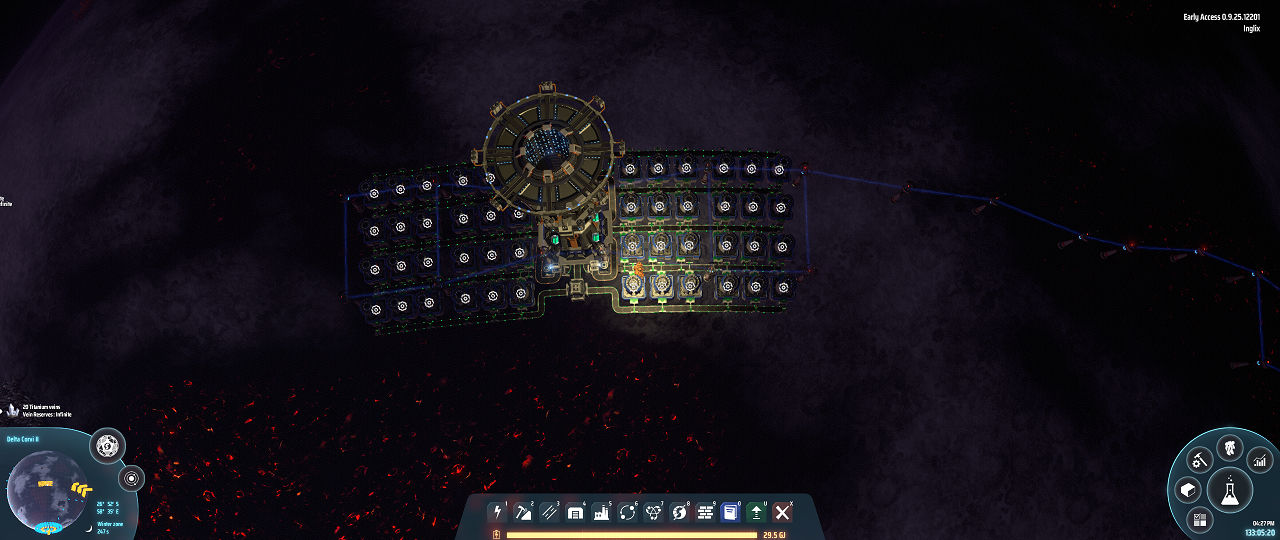Open the Dyson sphere editor round icon
Image resolution: width=1280 pixels, height=540 pixels.
tap(107, 446)
